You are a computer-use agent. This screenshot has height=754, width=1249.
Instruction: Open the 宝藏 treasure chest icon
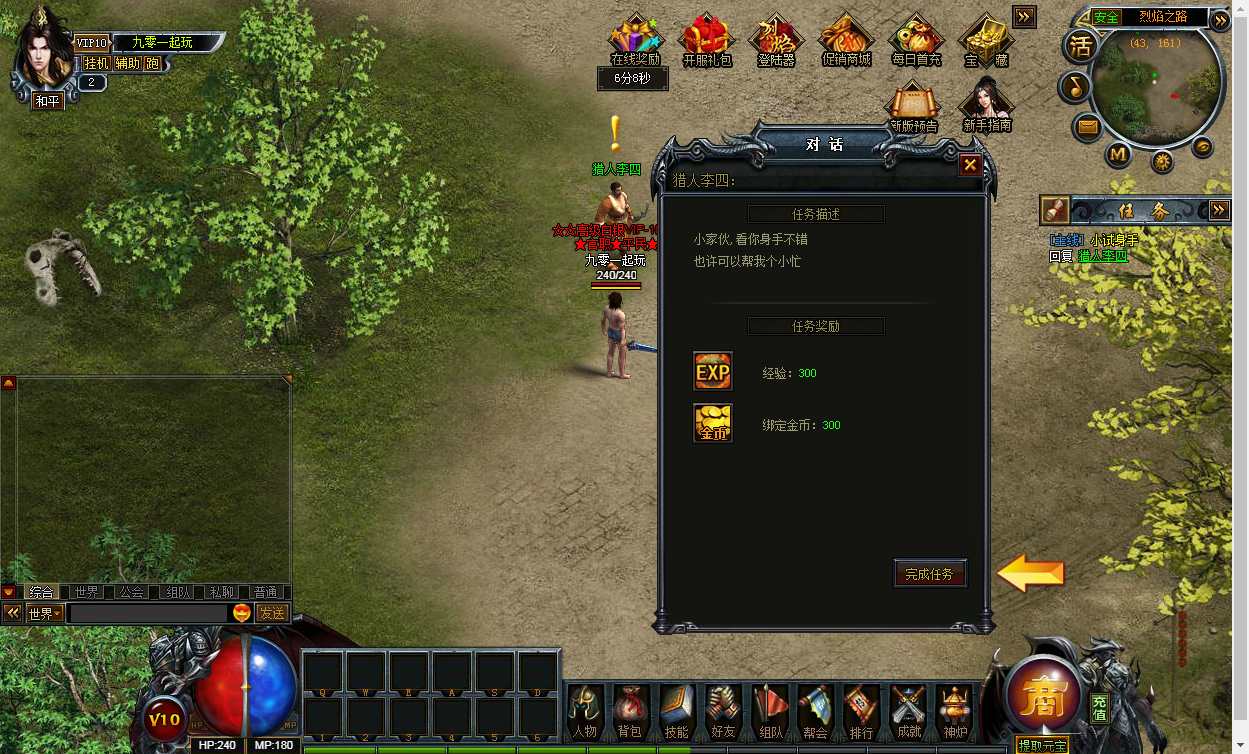[x=986, y=40]
